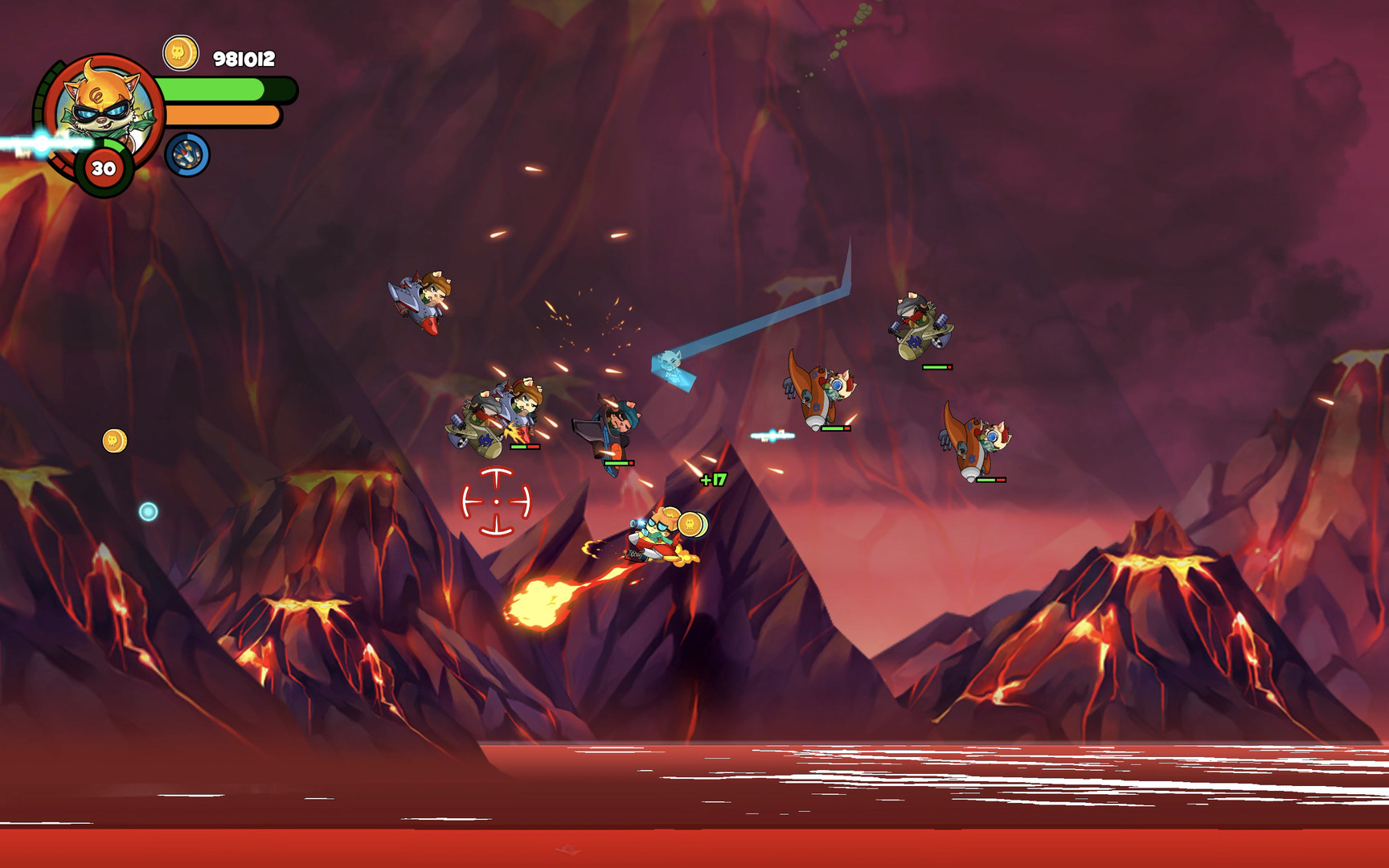Activate the blue special ability icon
Viewport: 1389px width, 868px height.
(x=187, y=154)
